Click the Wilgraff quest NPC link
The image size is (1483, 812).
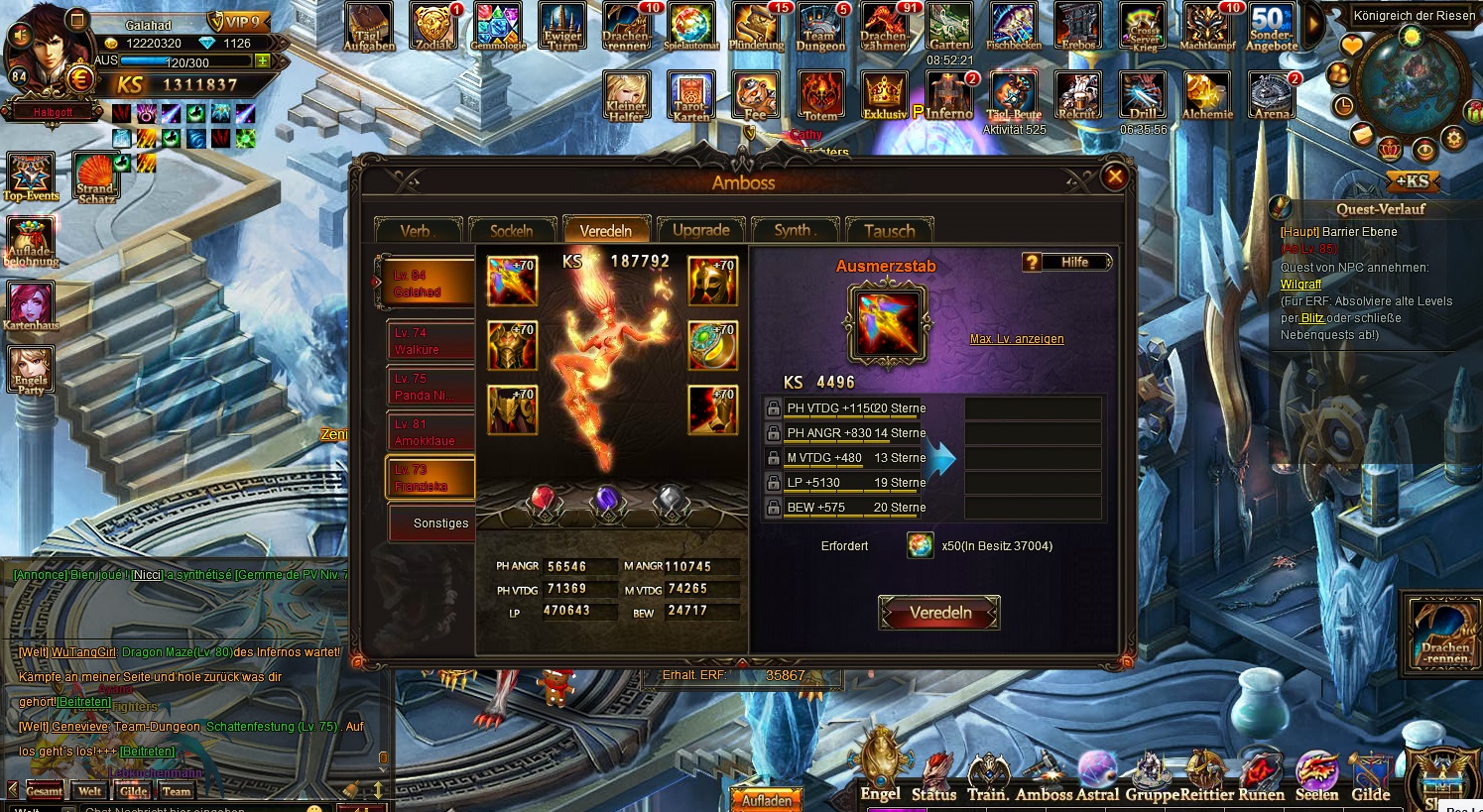coord(1300,285)
